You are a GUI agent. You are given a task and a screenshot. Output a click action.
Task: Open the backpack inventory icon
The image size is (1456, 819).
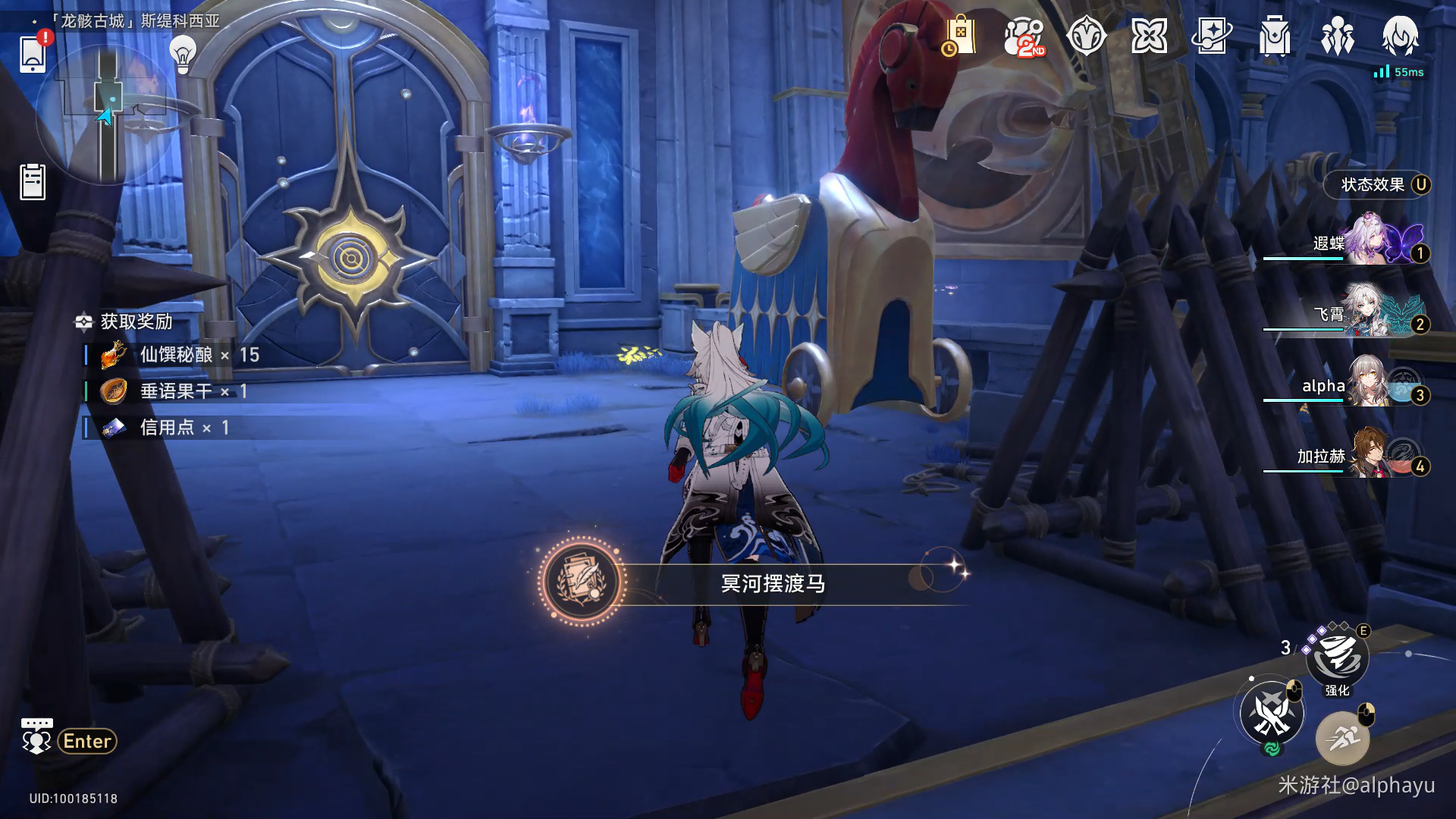click(x=1275, y=36)
